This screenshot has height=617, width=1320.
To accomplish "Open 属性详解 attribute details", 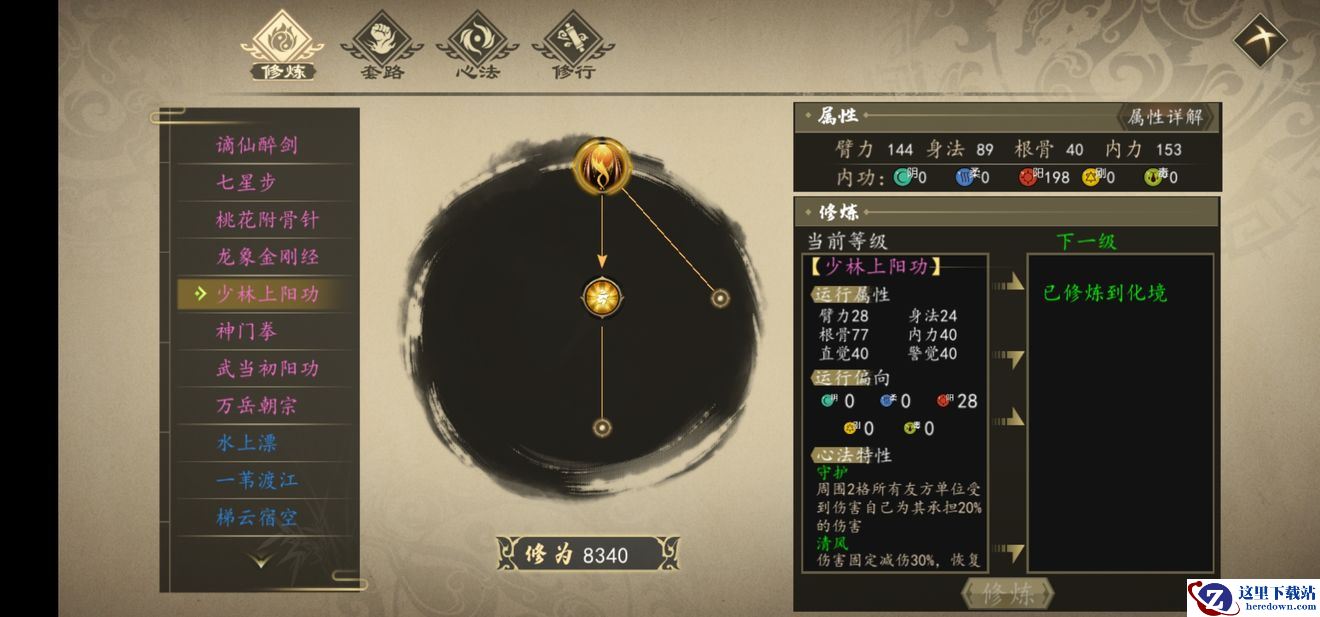I will [x=1165, y=117].
